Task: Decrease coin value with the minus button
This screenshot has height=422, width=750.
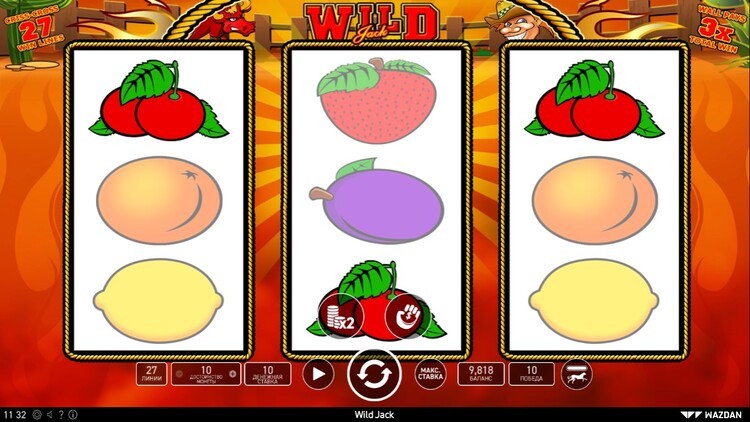Action: point(178,375)
